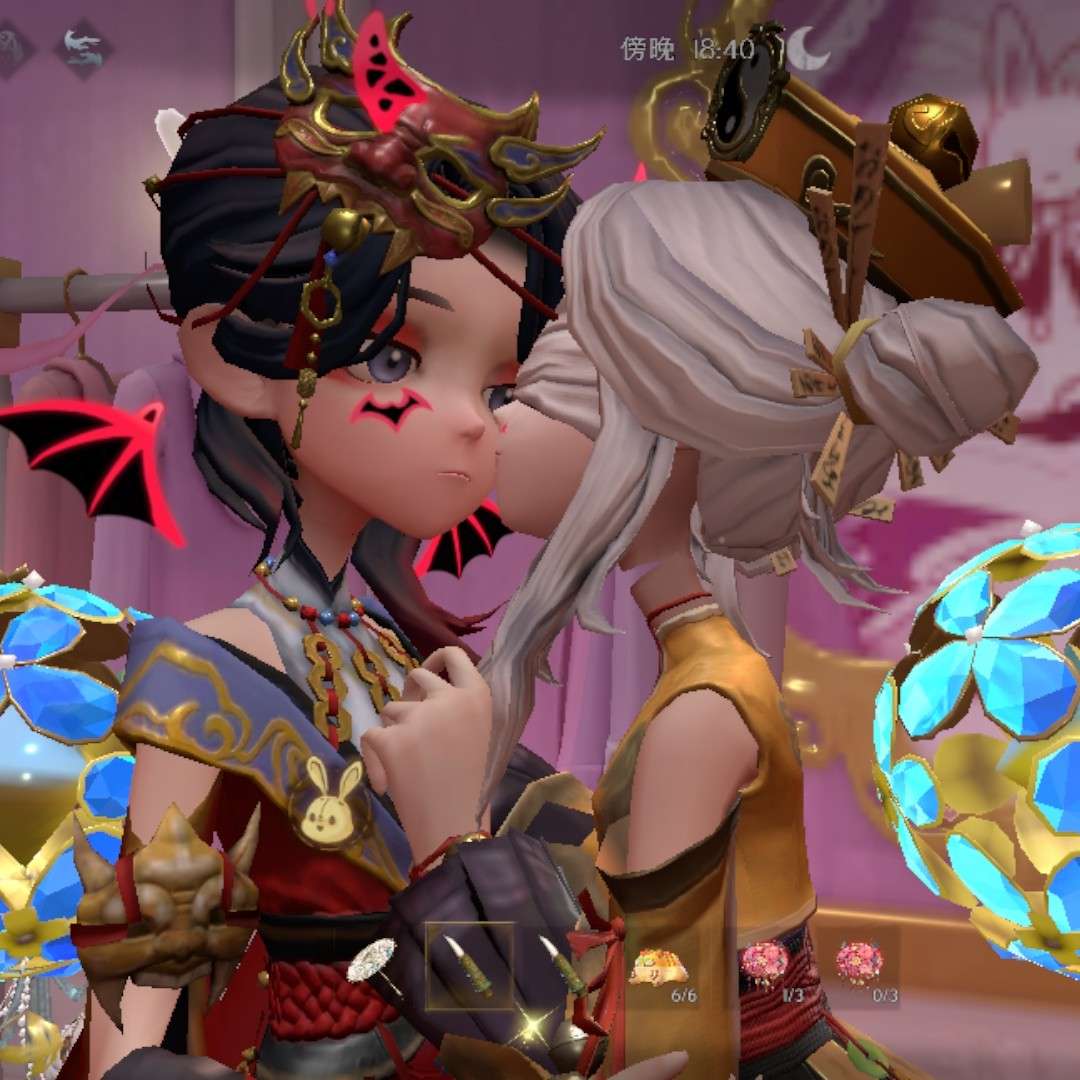Viewport: 1080px width, 1080px height.
Task: Pick the unframed dagger beside the selected slot
Action: pyautogui.click(x=562, y=965)
